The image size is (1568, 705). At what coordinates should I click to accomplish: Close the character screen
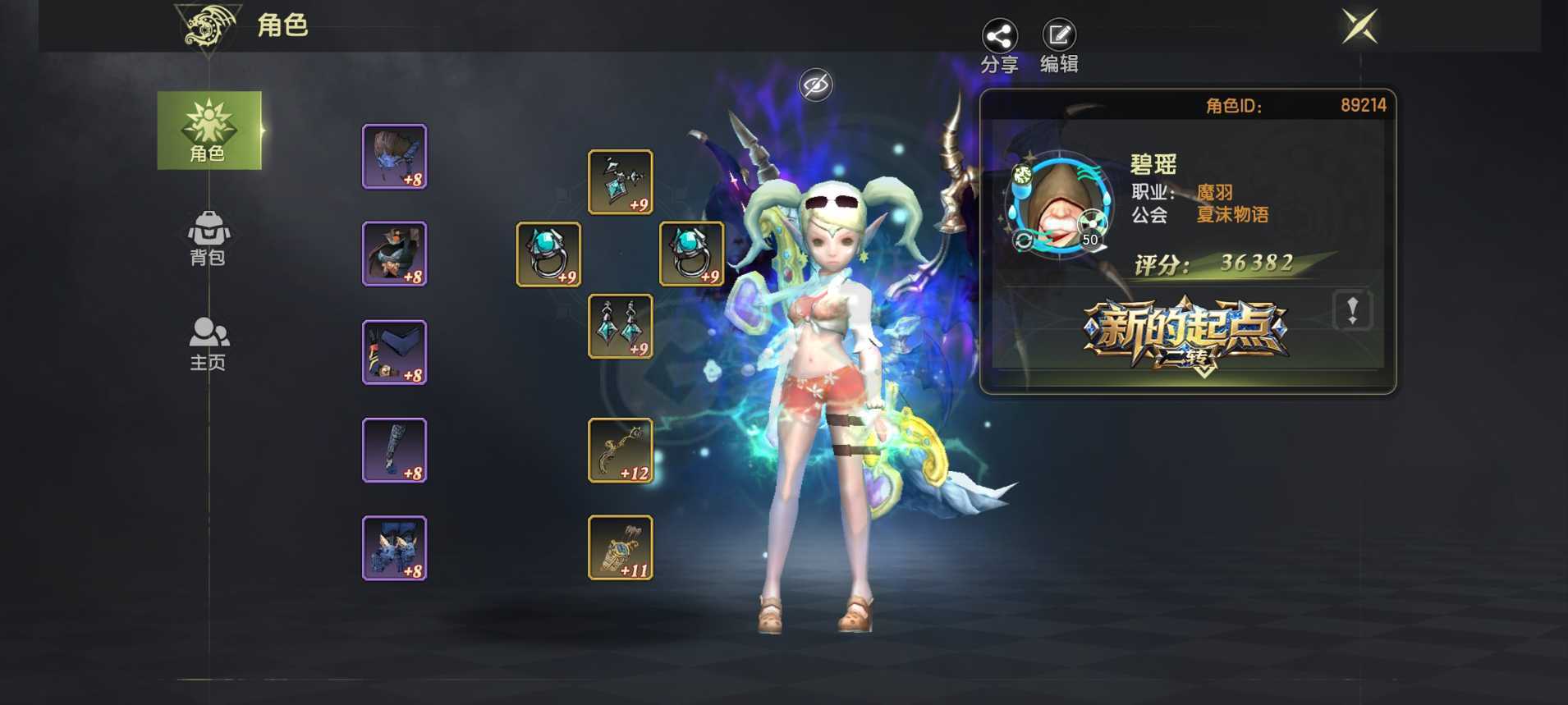pos(1359,26)
